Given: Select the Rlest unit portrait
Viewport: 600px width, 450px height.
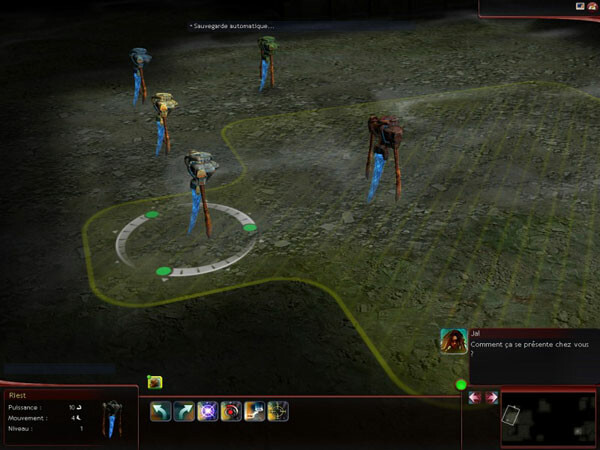Looking at the screenshot, I should coord(113,418).
